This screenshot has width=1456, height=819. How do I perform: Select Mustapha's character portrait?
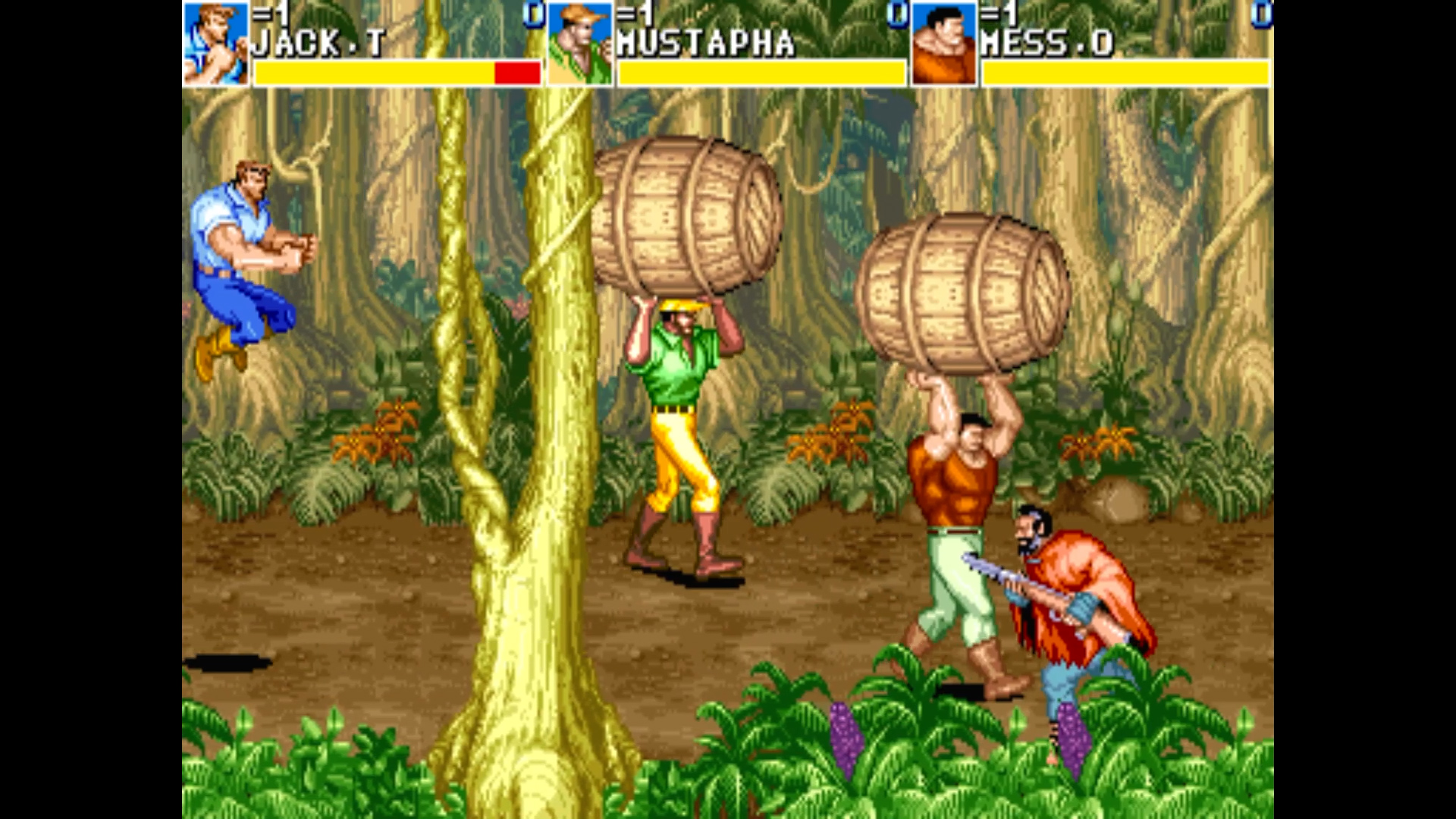(579, 43)
